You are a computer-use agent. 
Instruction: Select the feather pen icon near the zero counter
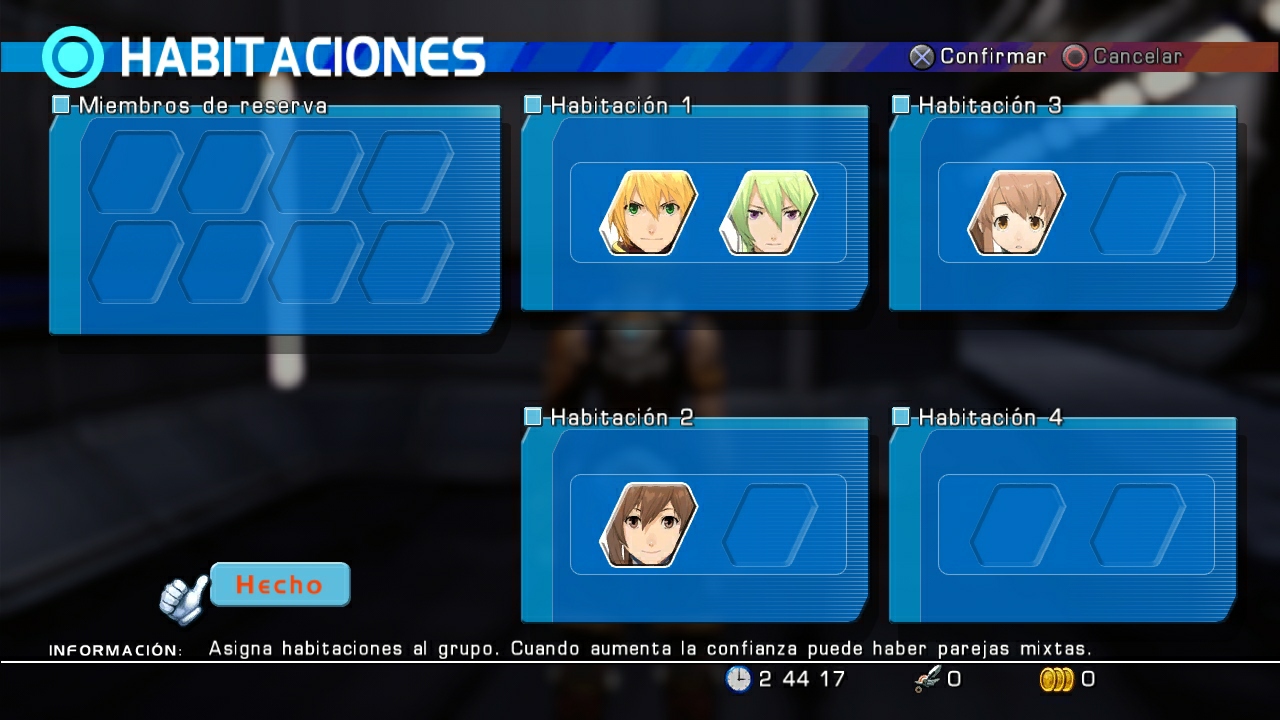[927, 679]
